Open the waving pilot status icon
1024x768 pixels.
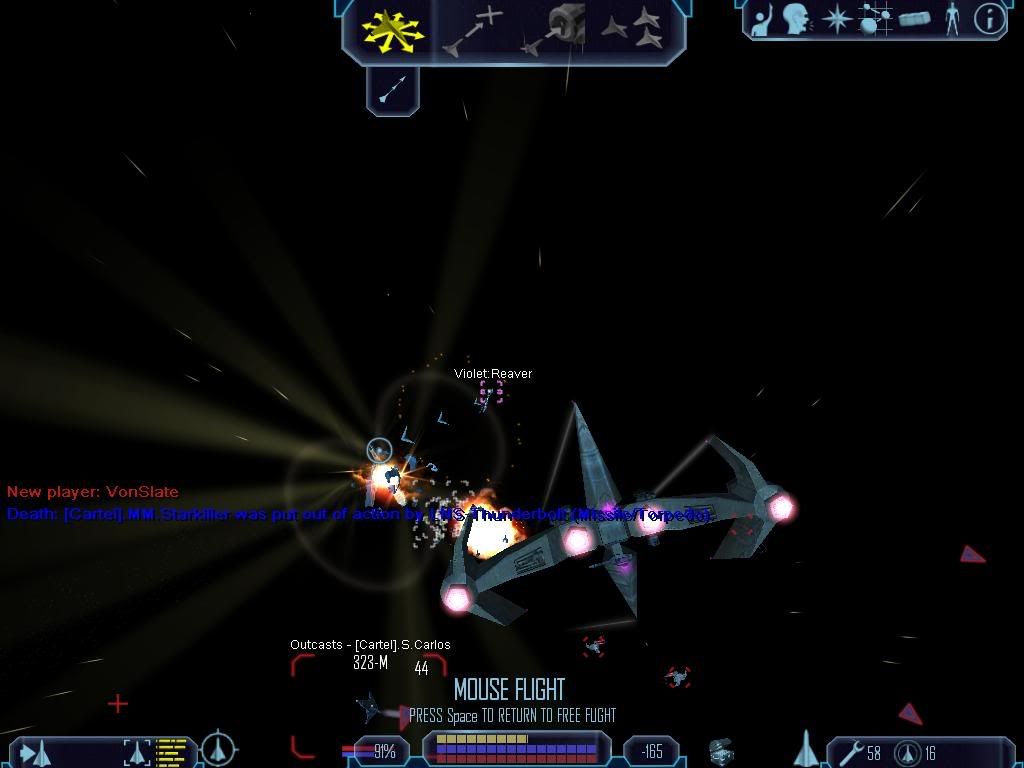tap(763, 19)
